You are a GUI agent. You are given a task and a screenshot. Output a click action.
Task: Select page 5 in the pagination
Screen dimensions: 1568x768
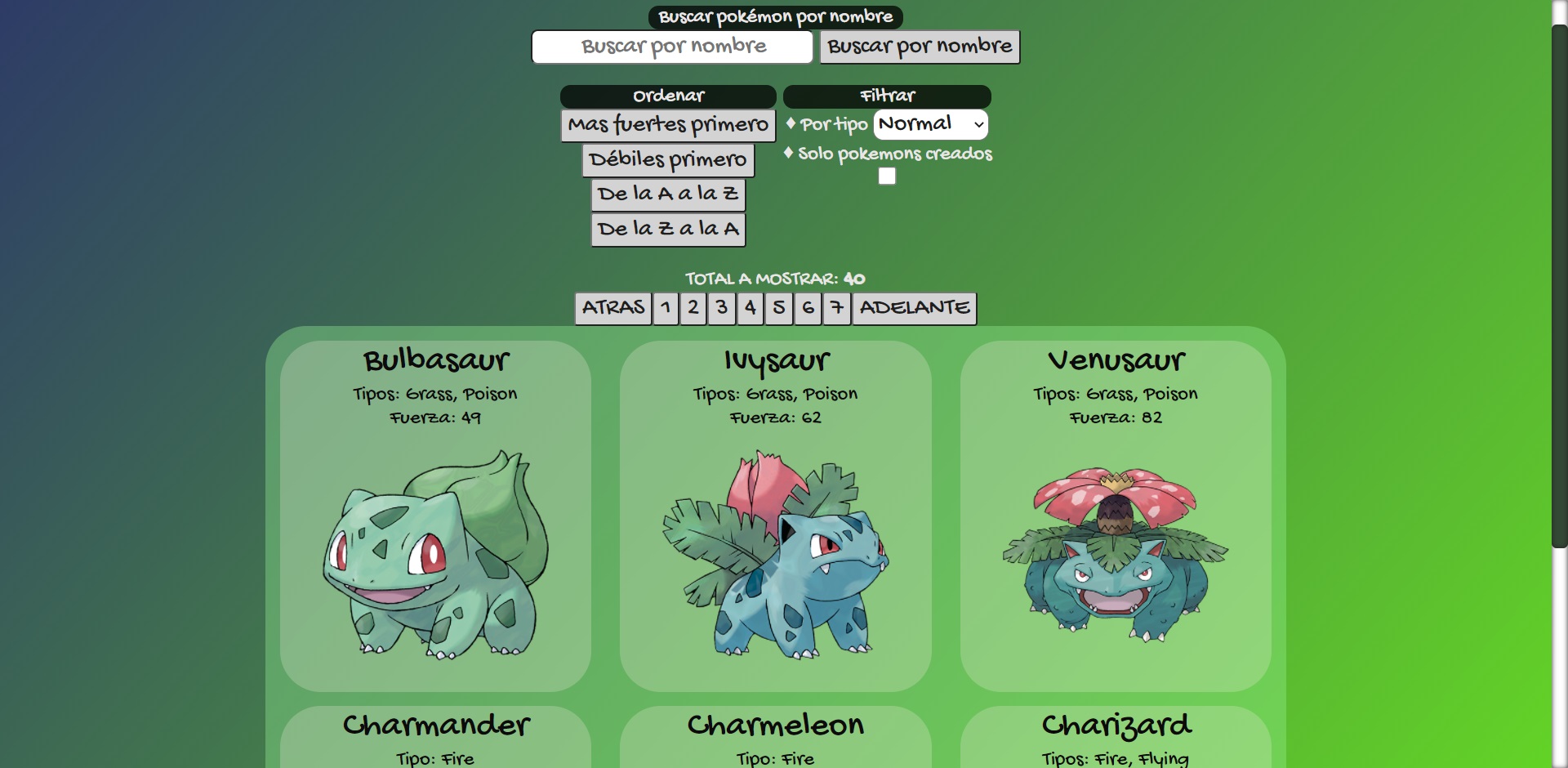pos(778,308)
